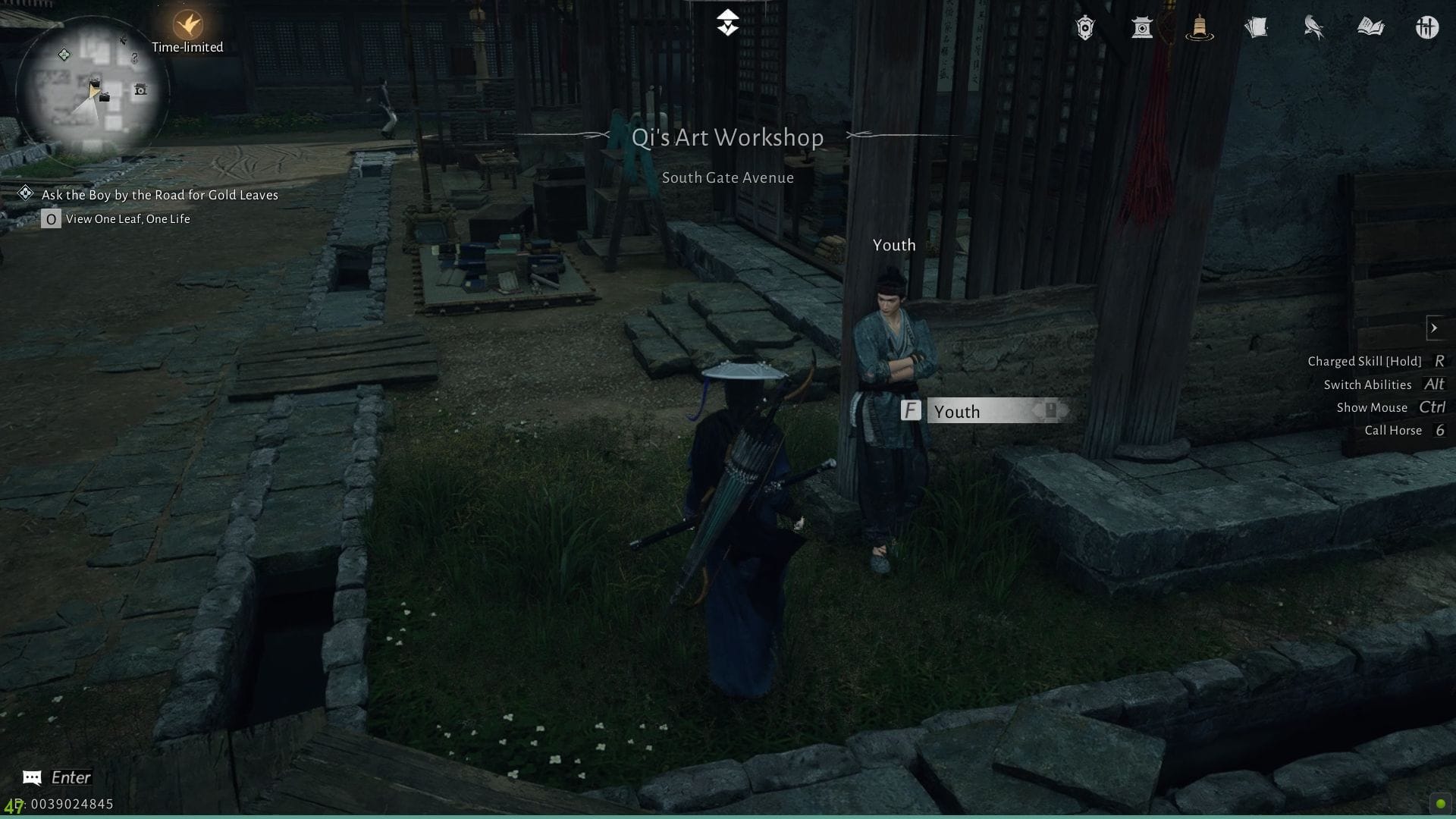Collapse the quest tracker via its diamond marker
Viewport: 1456px width, 819px height.
tap(27, 193)
